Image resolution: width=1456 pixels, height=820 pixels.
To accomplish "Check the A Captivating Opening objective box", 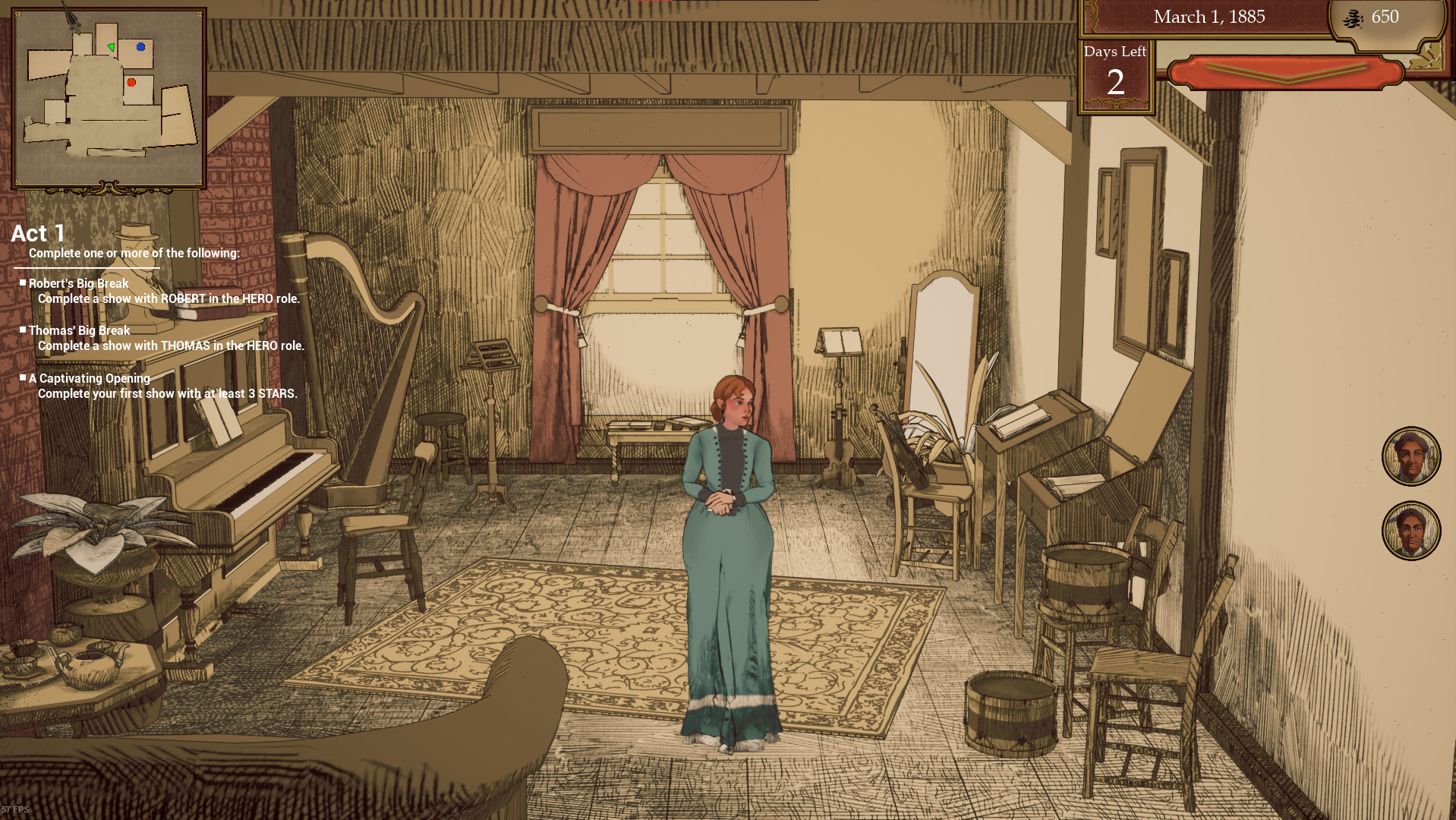I will (23, 379).
